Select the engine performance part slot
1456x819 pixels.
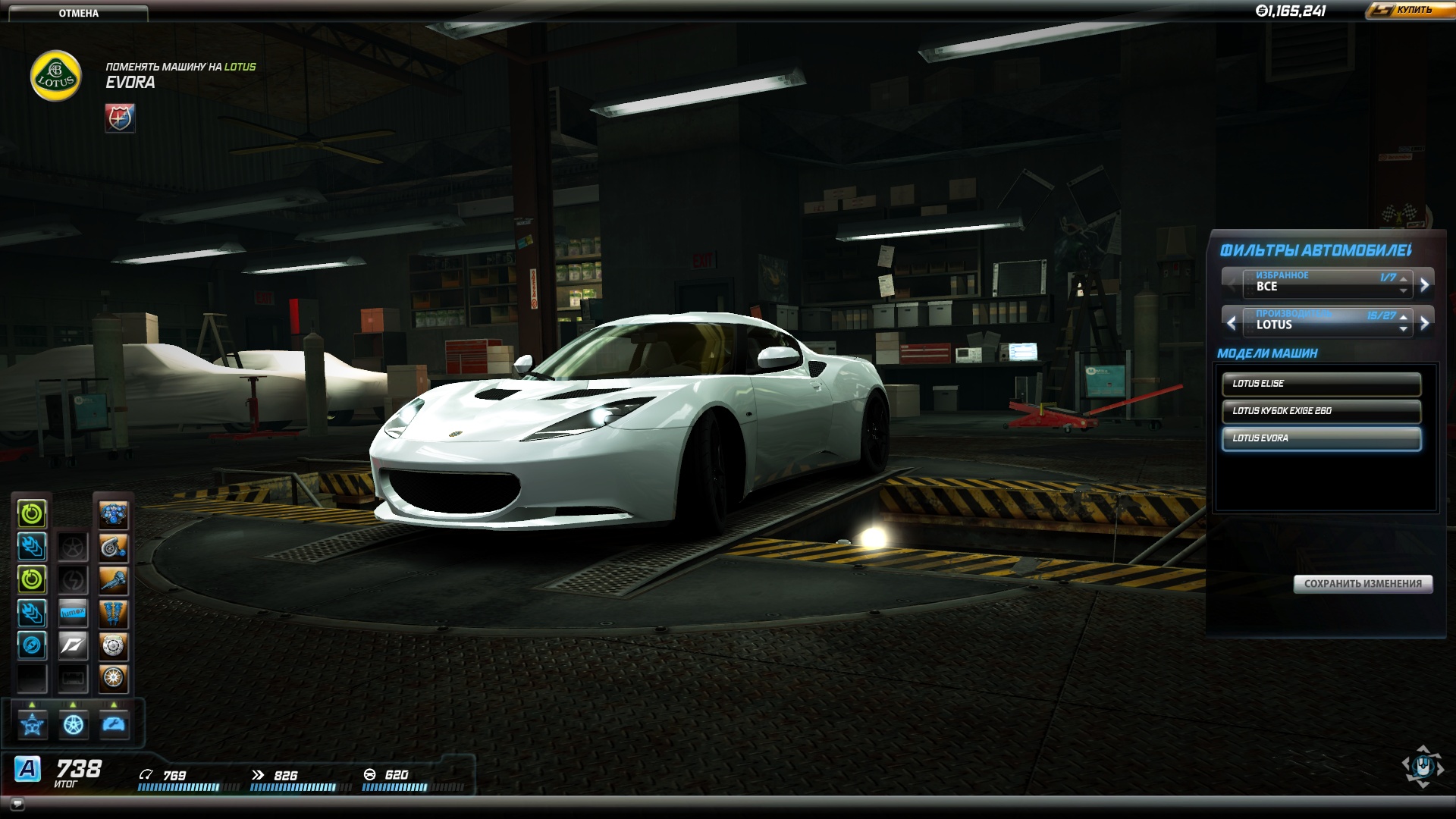[114, 515]
